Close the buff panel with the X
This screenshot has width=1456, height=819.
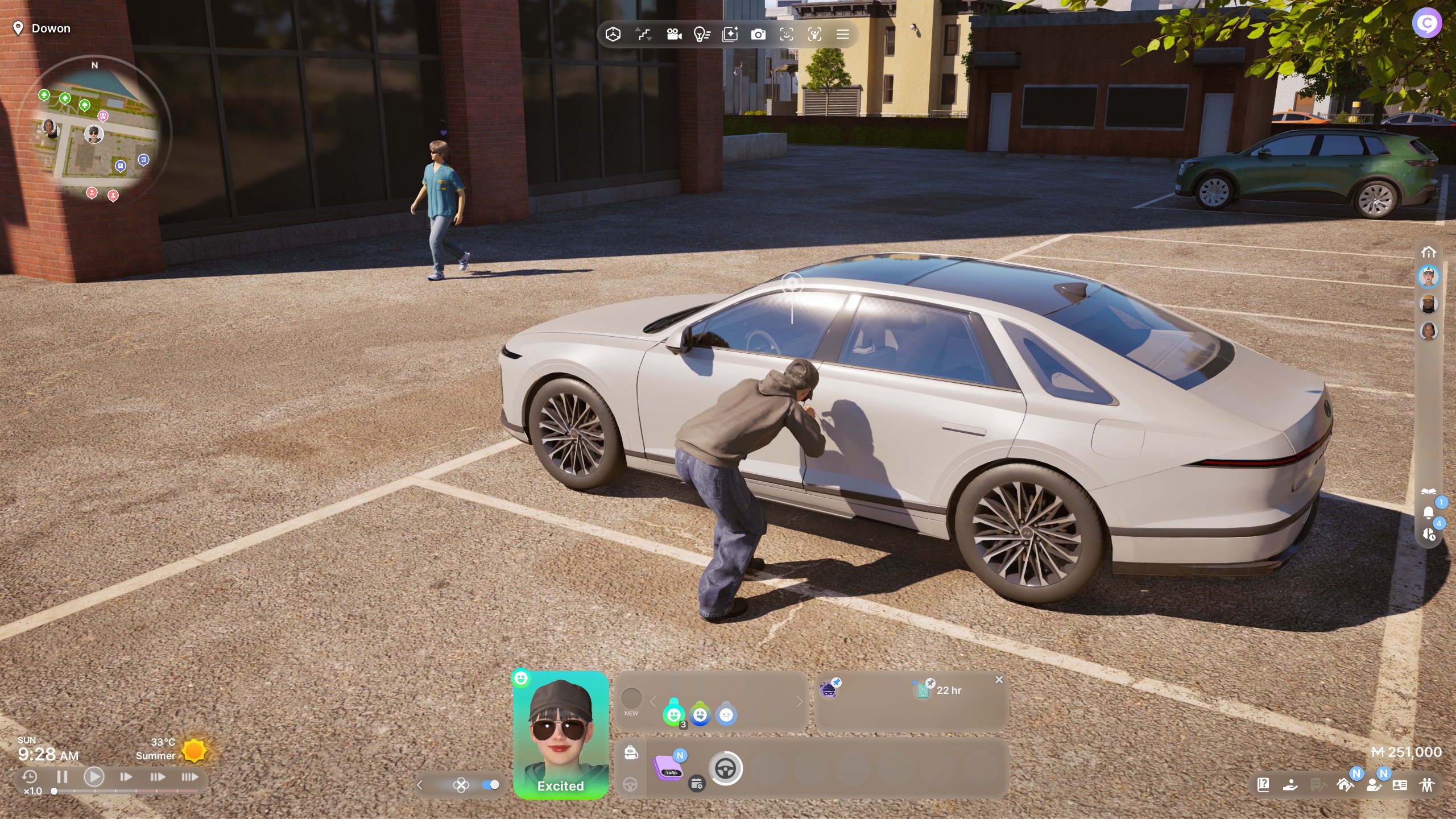(999, 680)
